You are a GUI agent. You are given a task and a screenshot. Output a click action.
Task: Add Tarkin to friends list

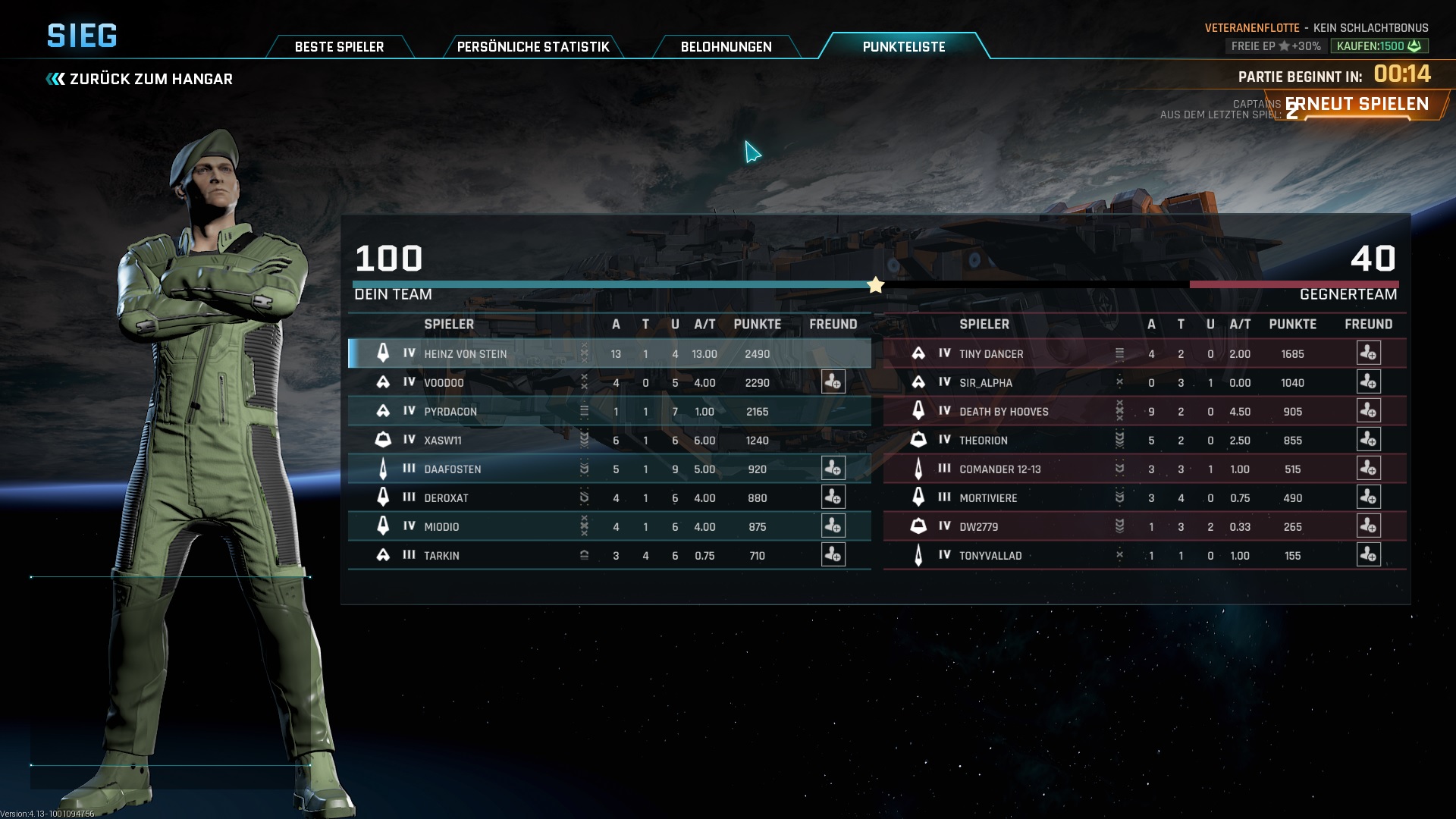(x=833, y=555)
